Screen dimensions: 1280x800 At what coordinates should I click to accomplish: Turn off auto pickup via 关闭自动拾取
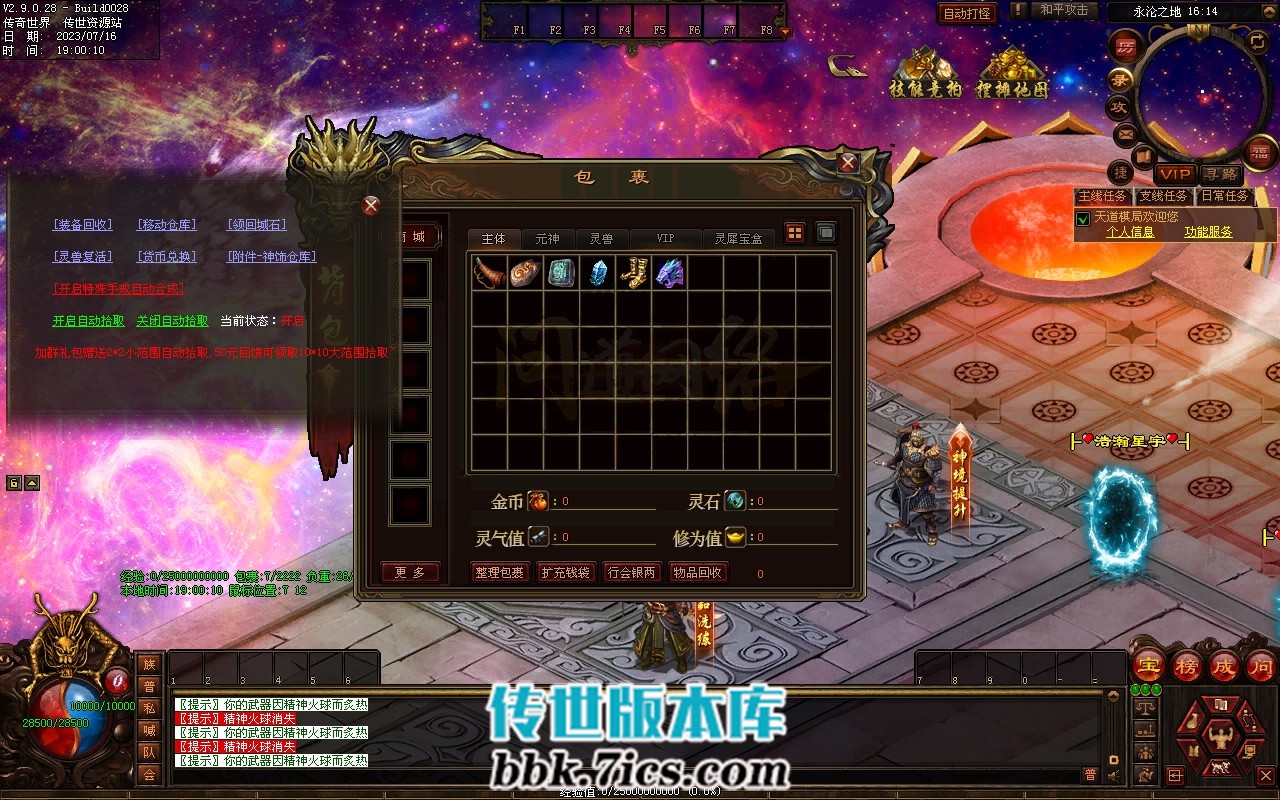pyautogui.click(x=172, y=321)
